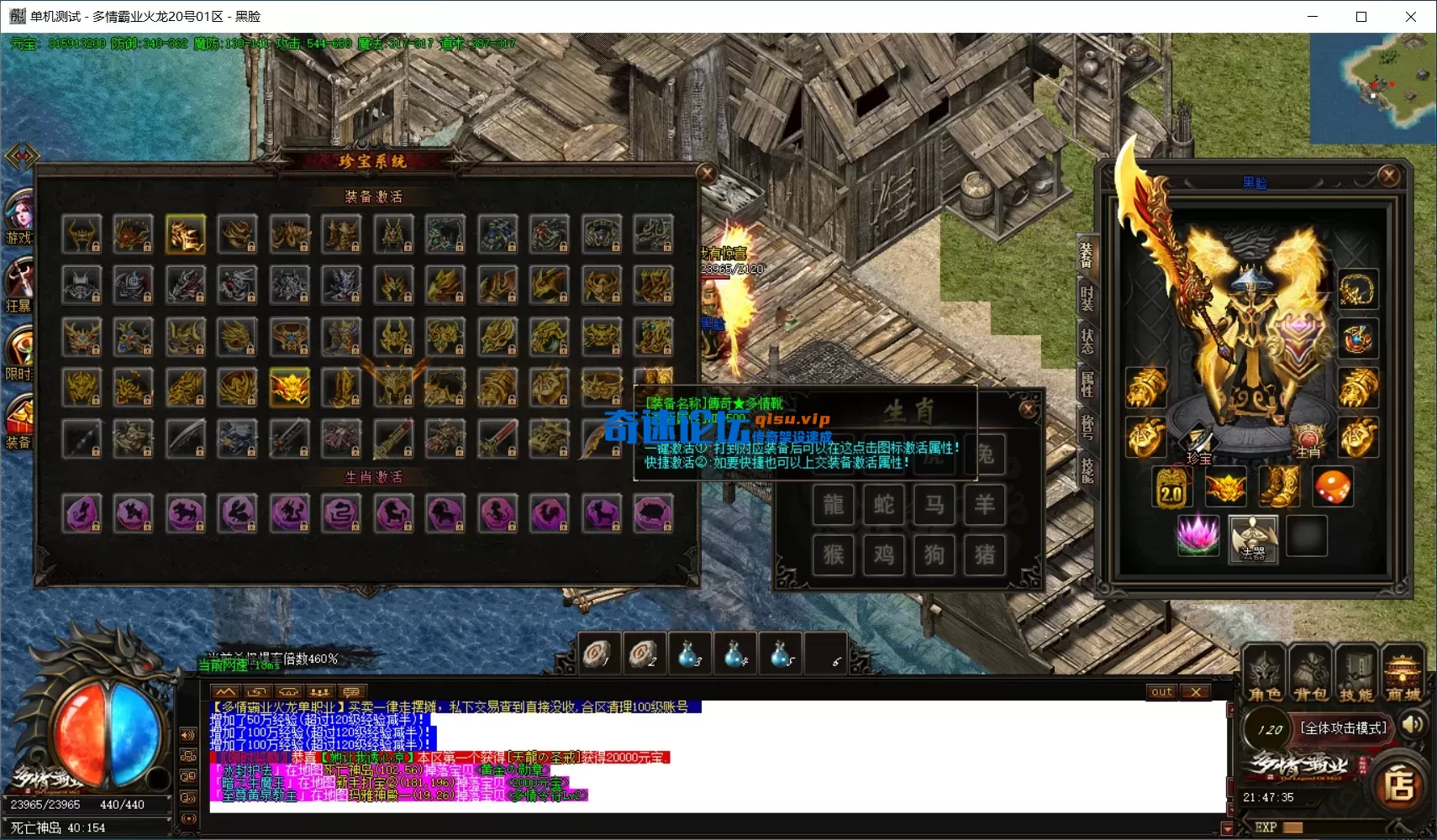Screen dimensions: 1437x840
Task: Choose the golden boots equipment slot
Action: coord(1279,487)
